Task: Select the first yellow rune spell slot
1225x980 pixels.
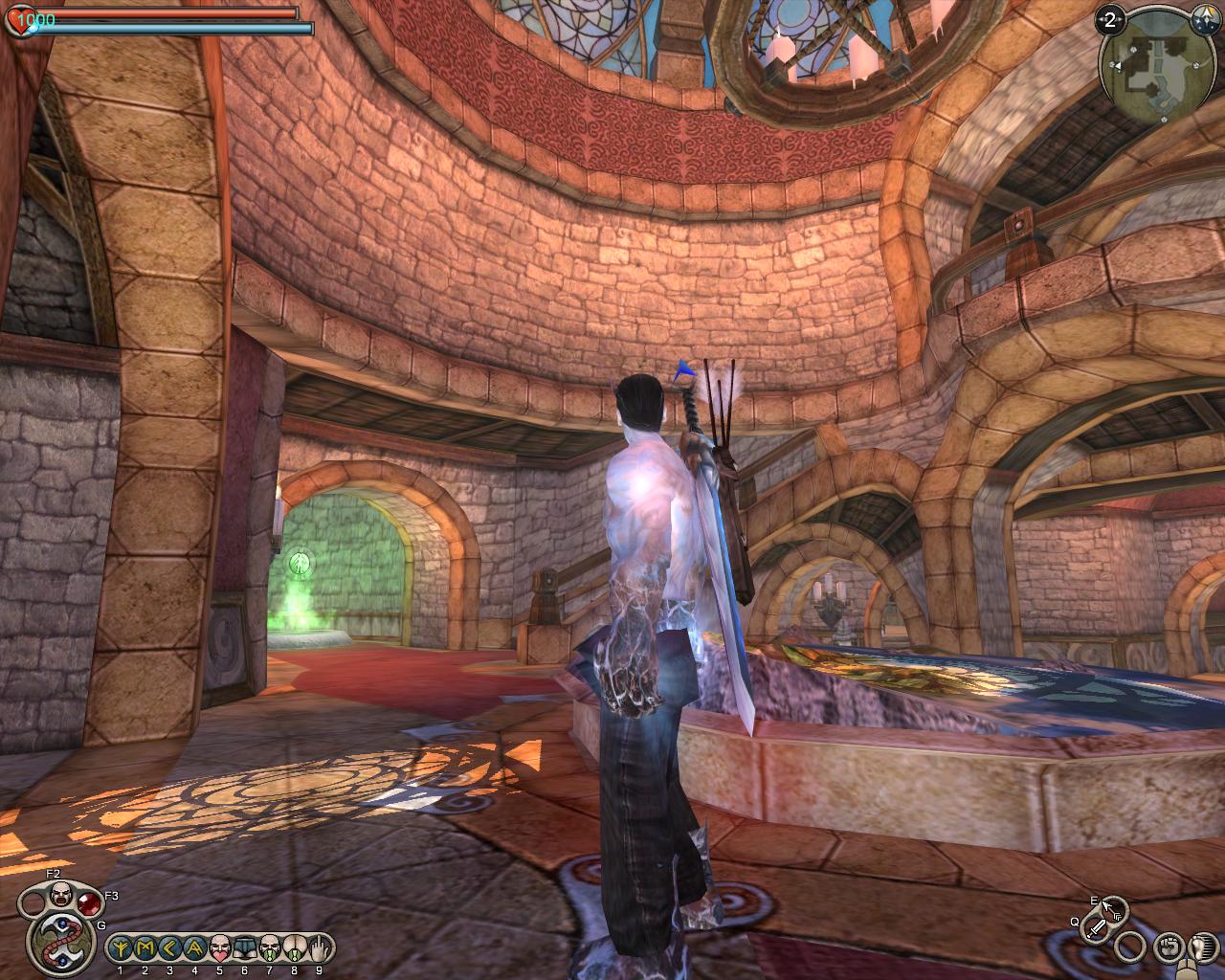Action: 122,948
